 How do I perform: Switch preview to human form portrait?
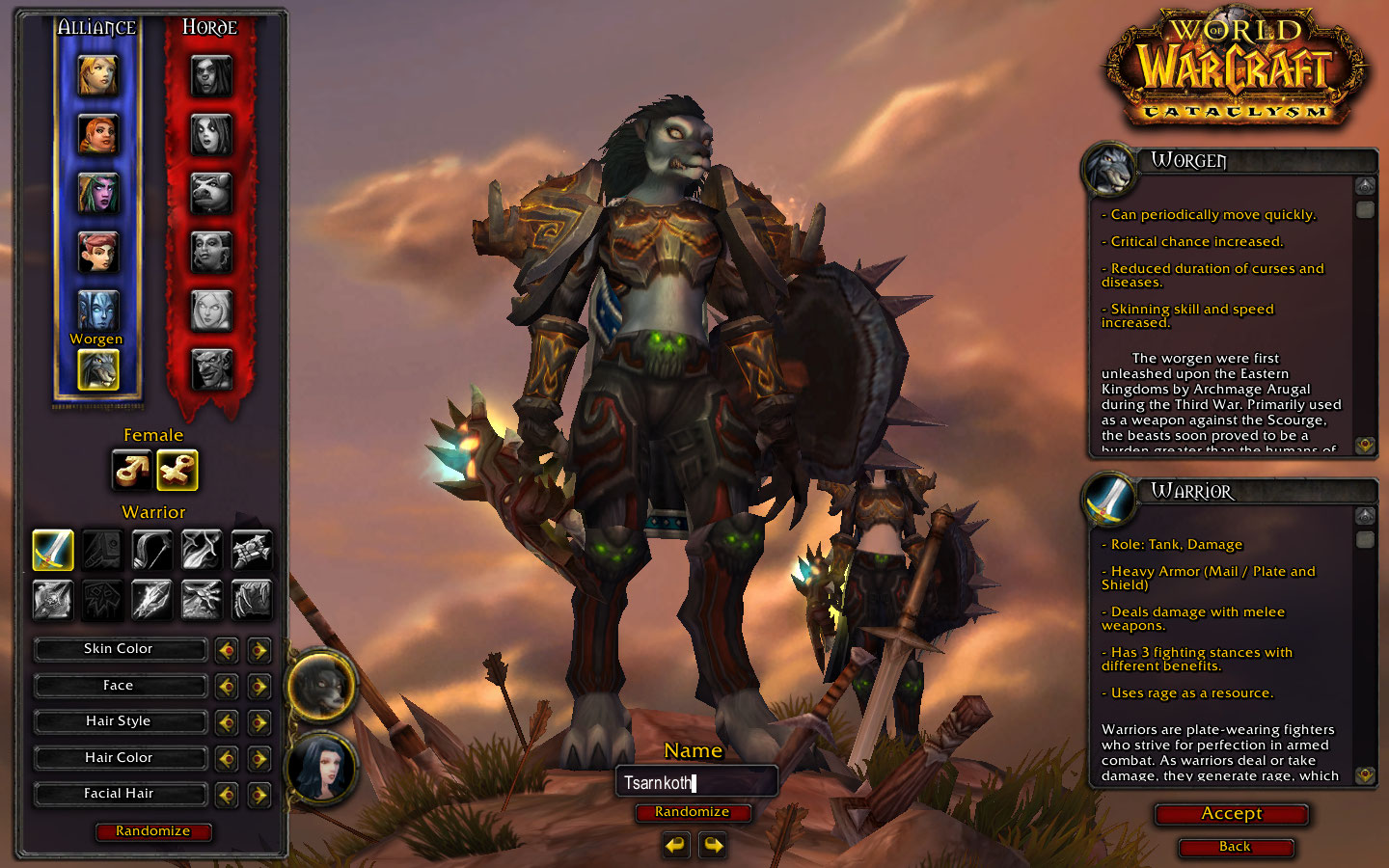(322, 768)
